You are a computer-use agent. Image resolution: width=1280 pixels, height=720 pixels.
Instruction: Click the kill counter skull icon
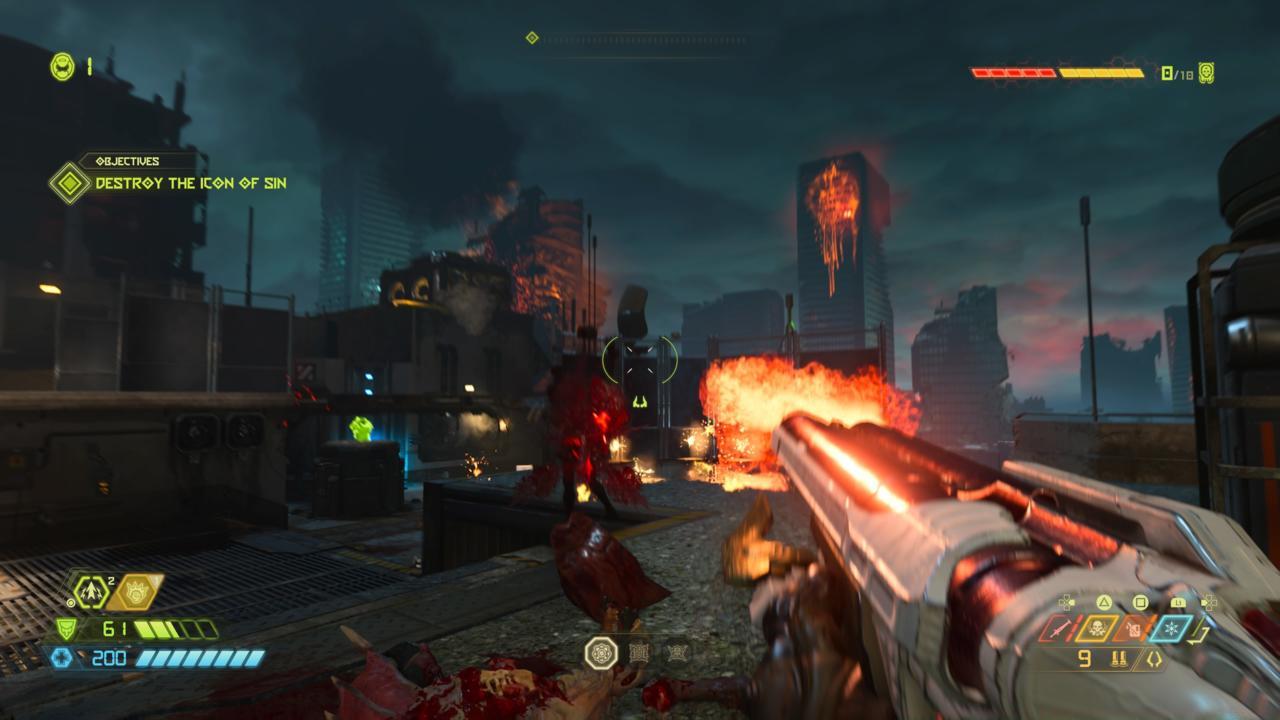click(1207, 73)
